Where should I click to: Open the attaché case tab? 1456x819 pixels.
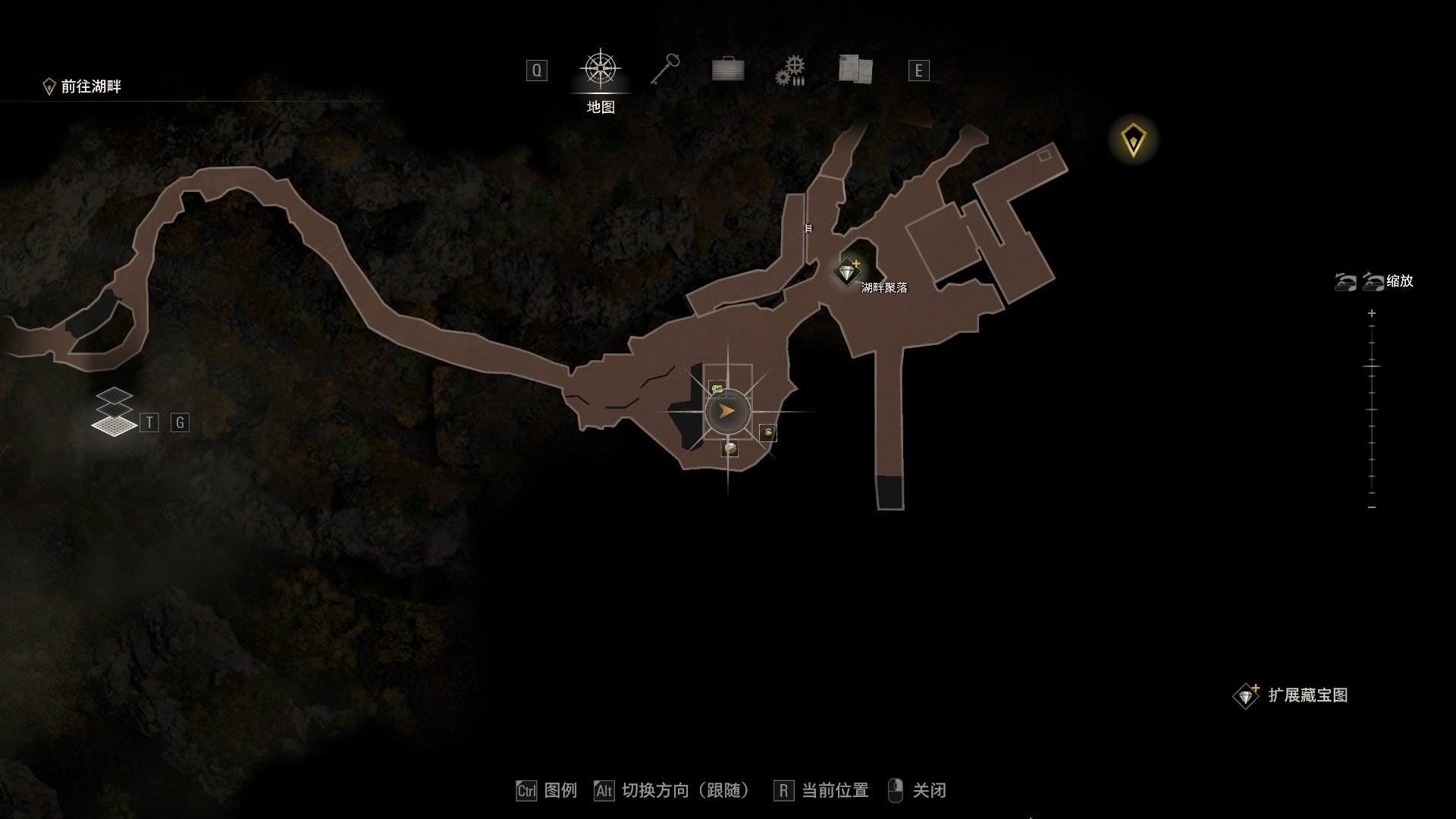click(728, 70)
